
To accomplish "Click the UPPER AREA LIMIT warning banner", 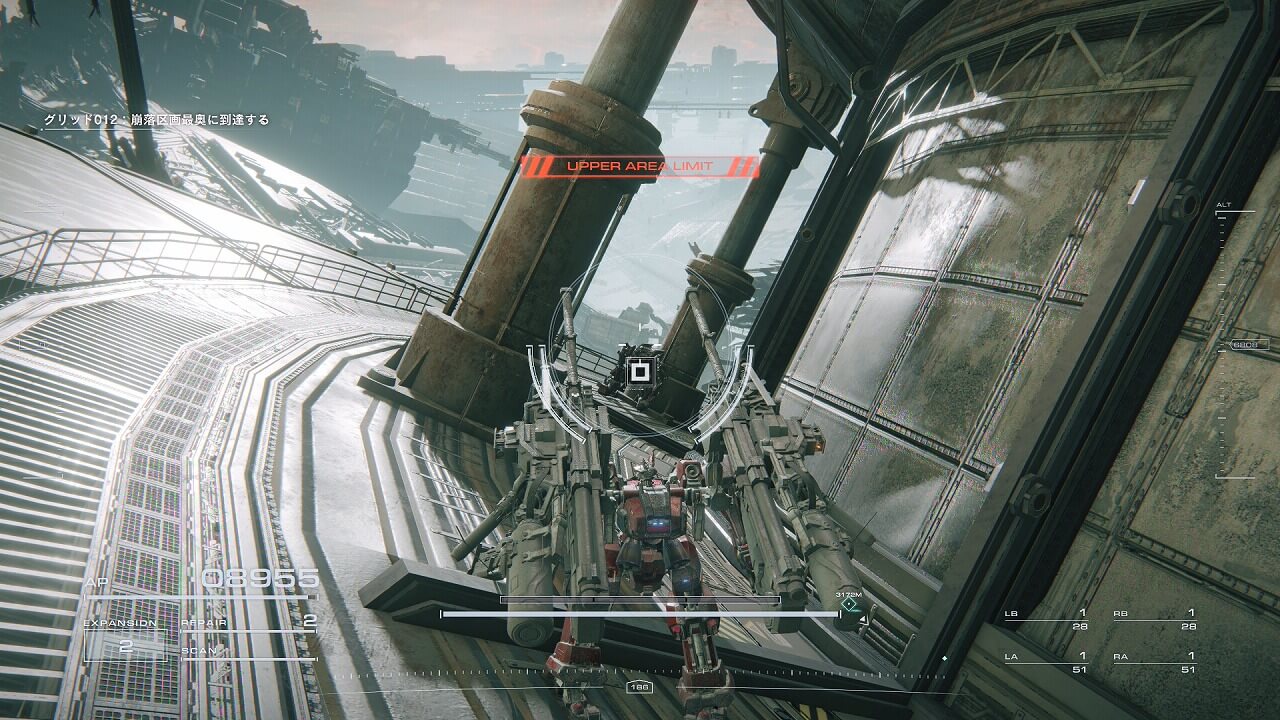I will tap(640, 166).
